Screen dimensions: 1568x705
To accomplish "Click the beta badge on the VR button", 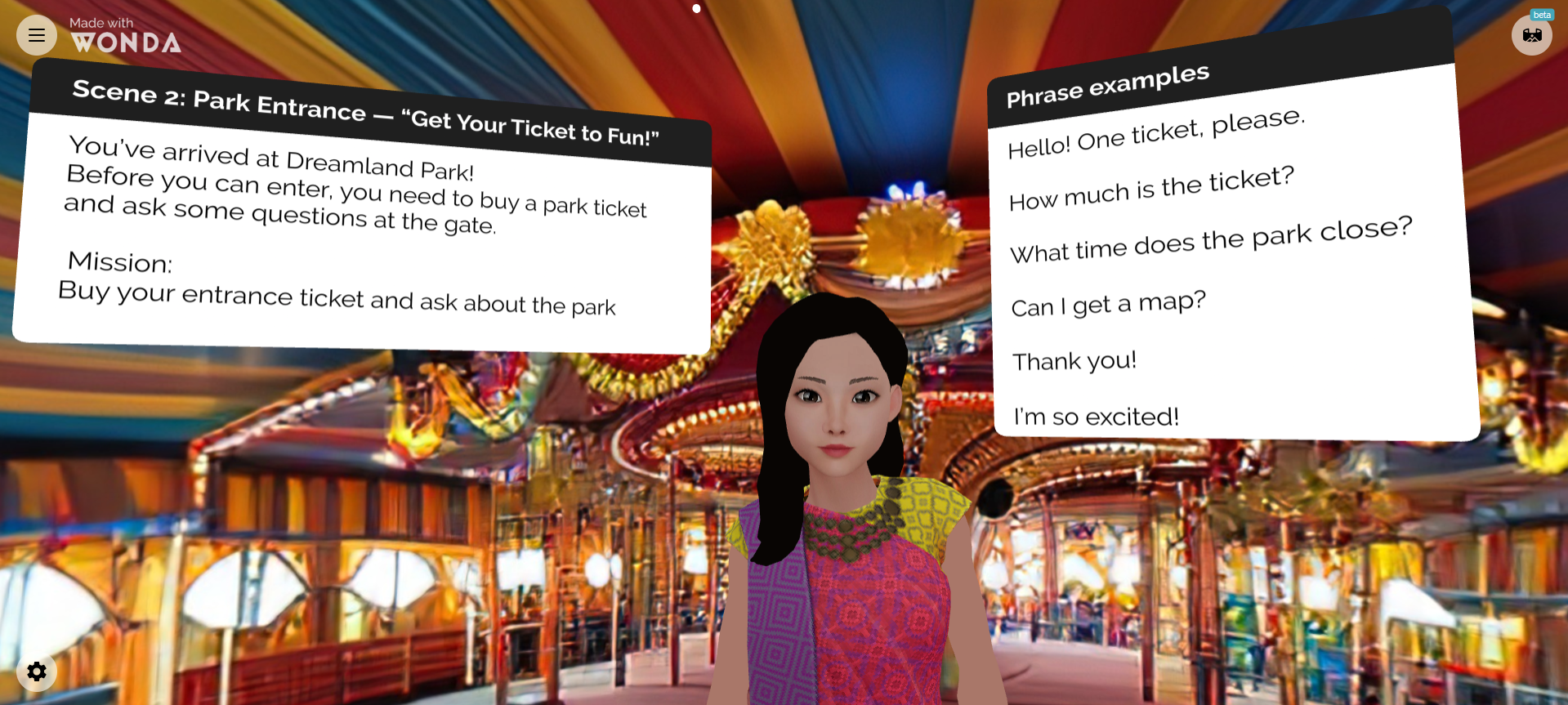I will pyautogui.click(x=1542, y=14).
